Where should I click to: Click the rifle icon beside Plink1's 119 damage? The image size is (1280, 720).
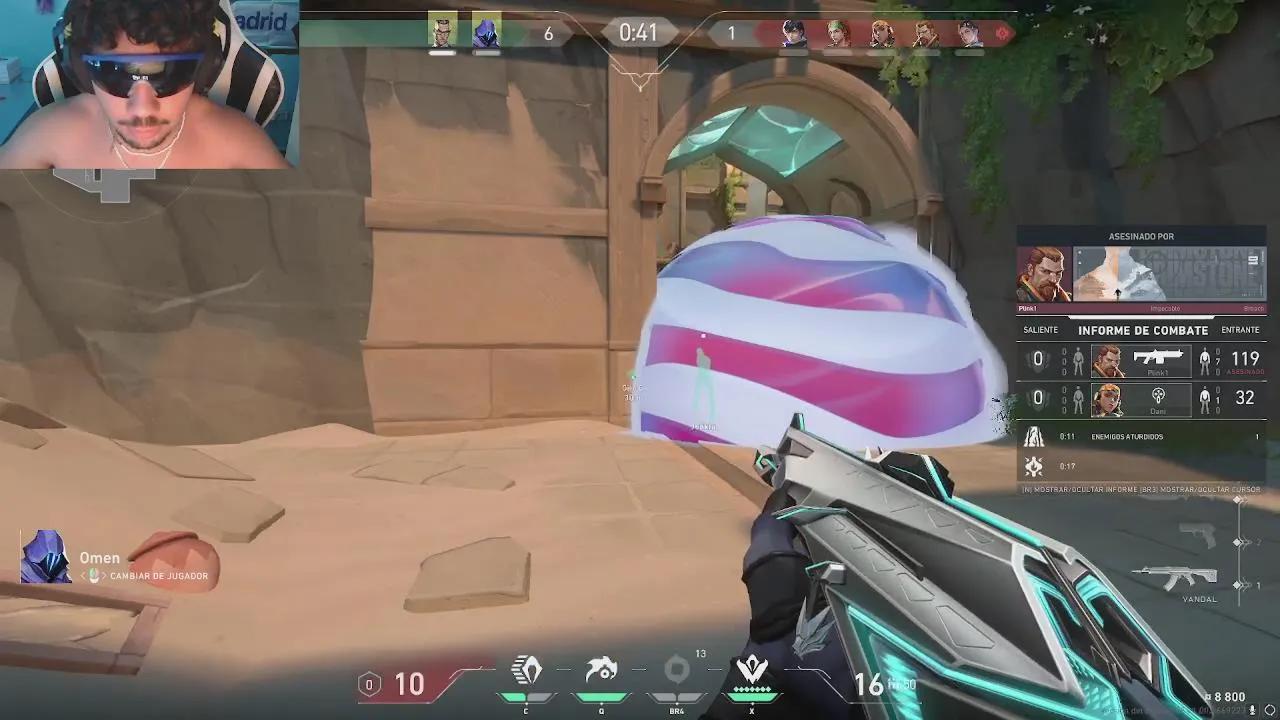point(1160,356)
